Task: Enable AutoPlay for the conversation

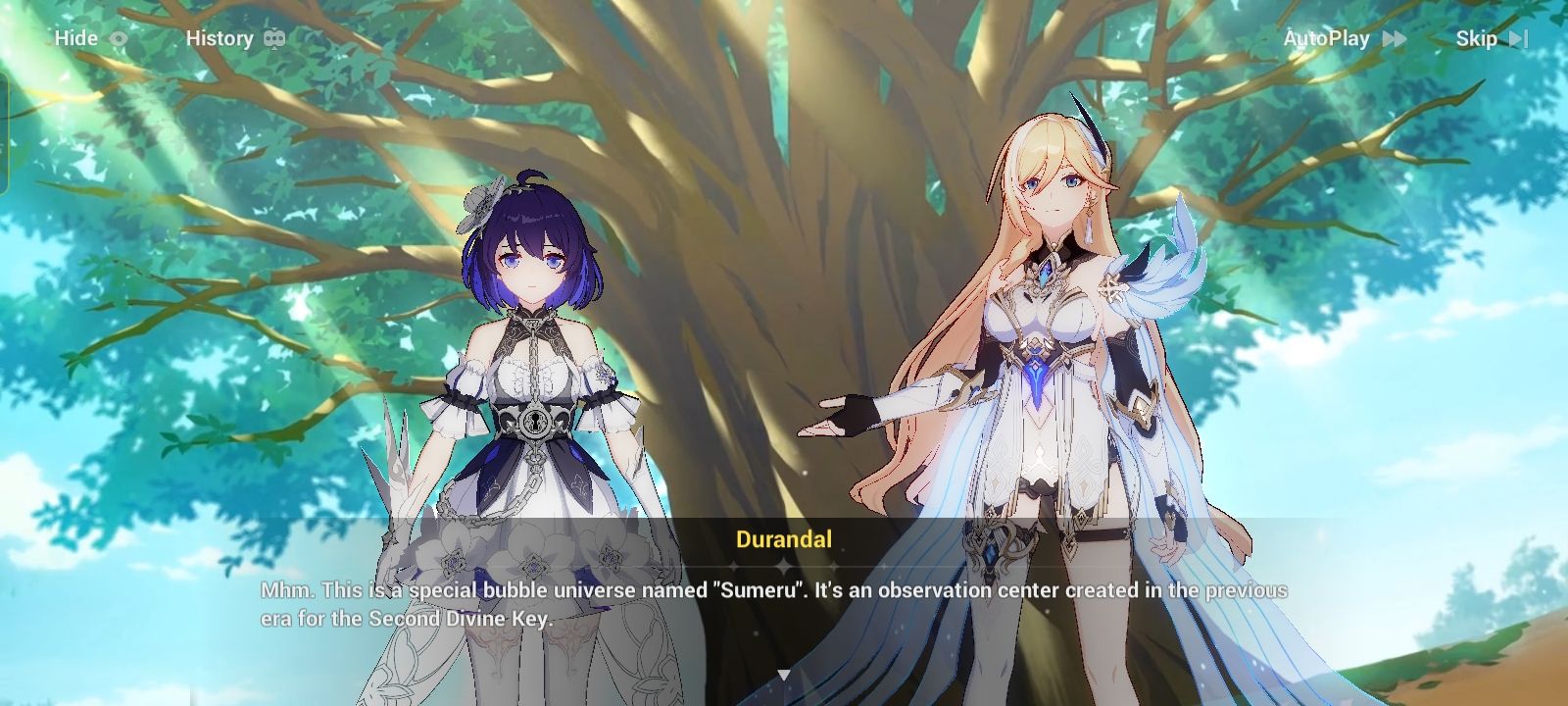Action: pos(1328,38)
